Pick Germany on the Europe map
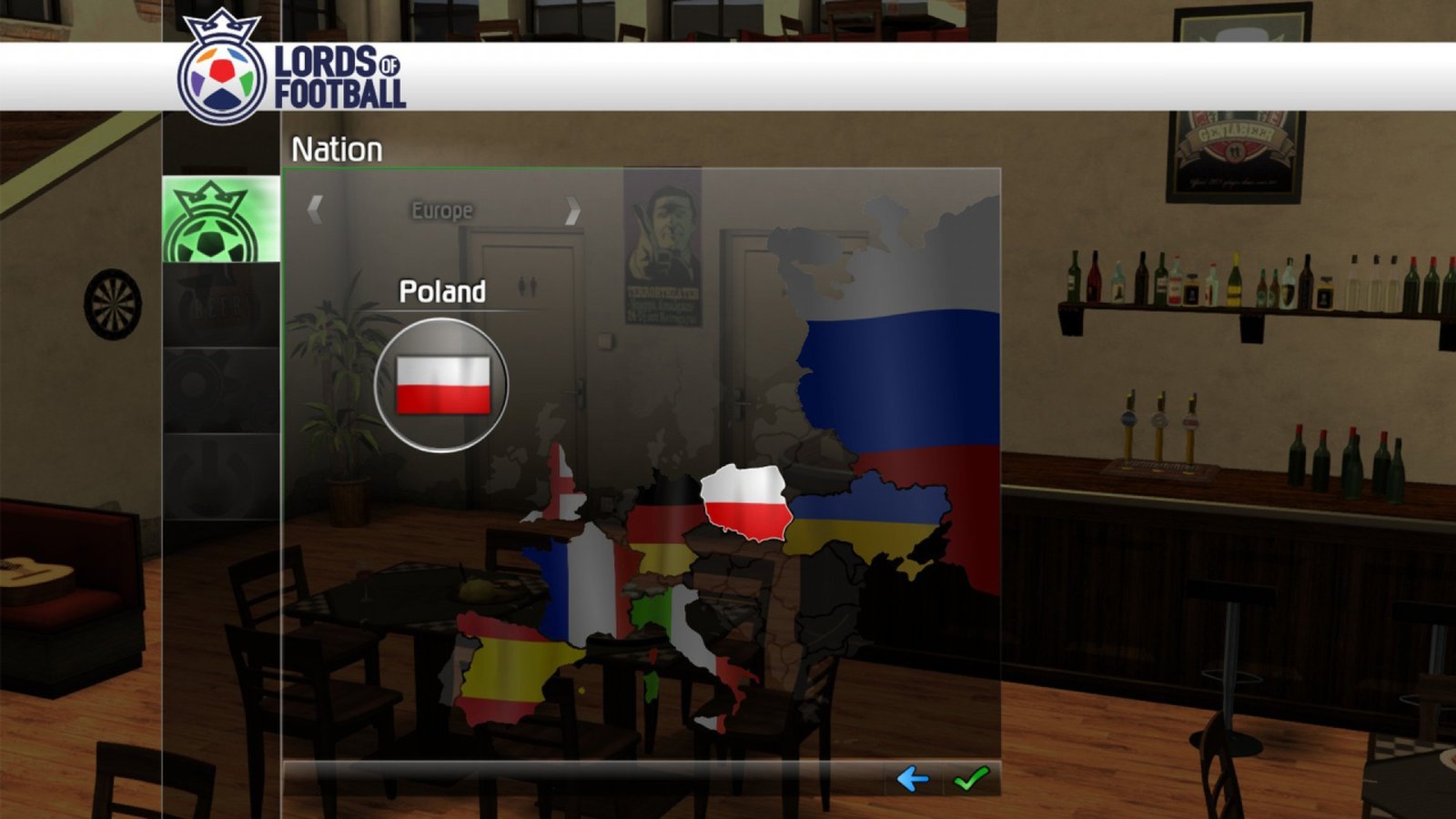This screenshot has width=1456, height=819. (662, 526)
